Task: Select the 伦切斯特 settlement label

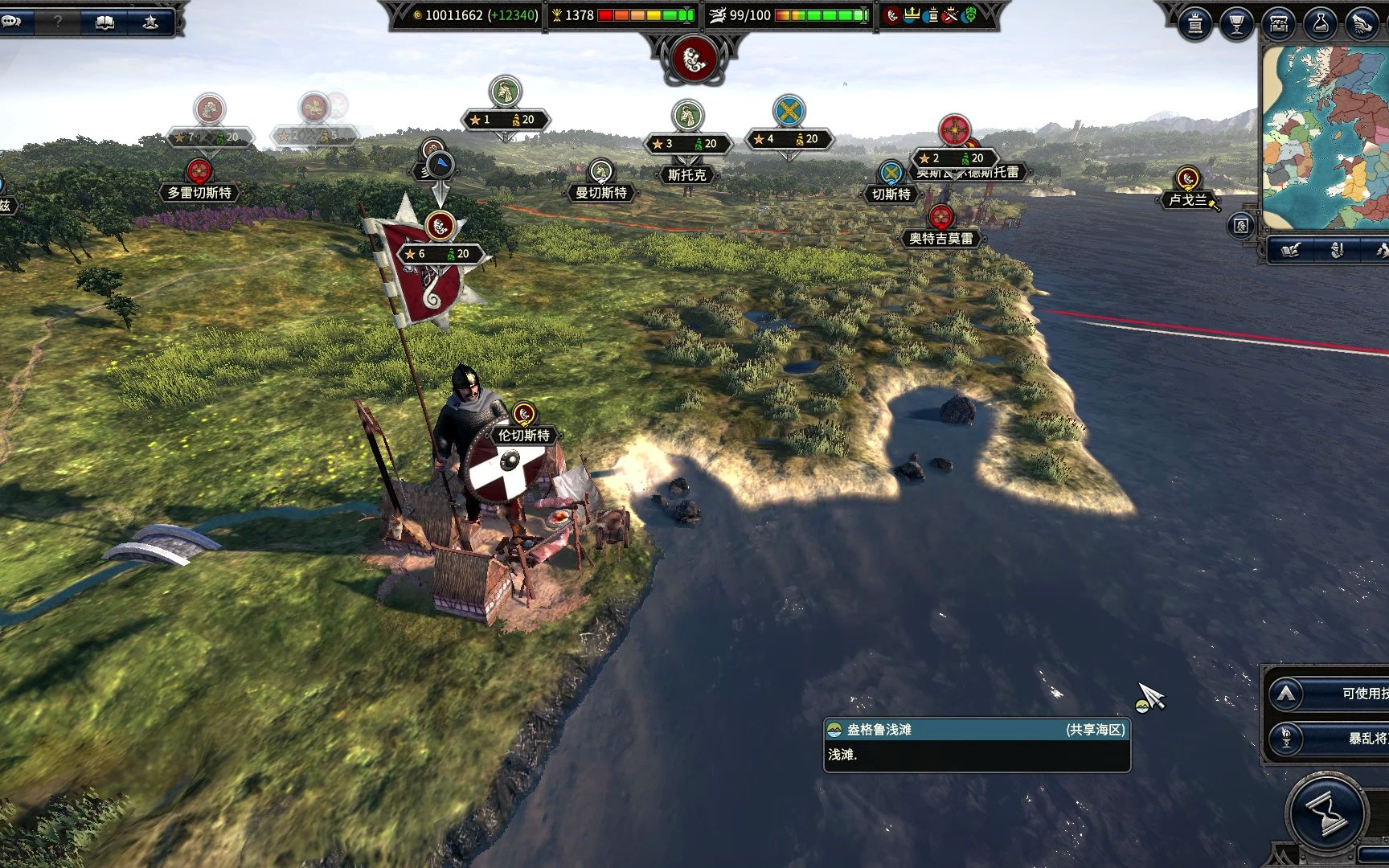Action: [x=524, y=436]
